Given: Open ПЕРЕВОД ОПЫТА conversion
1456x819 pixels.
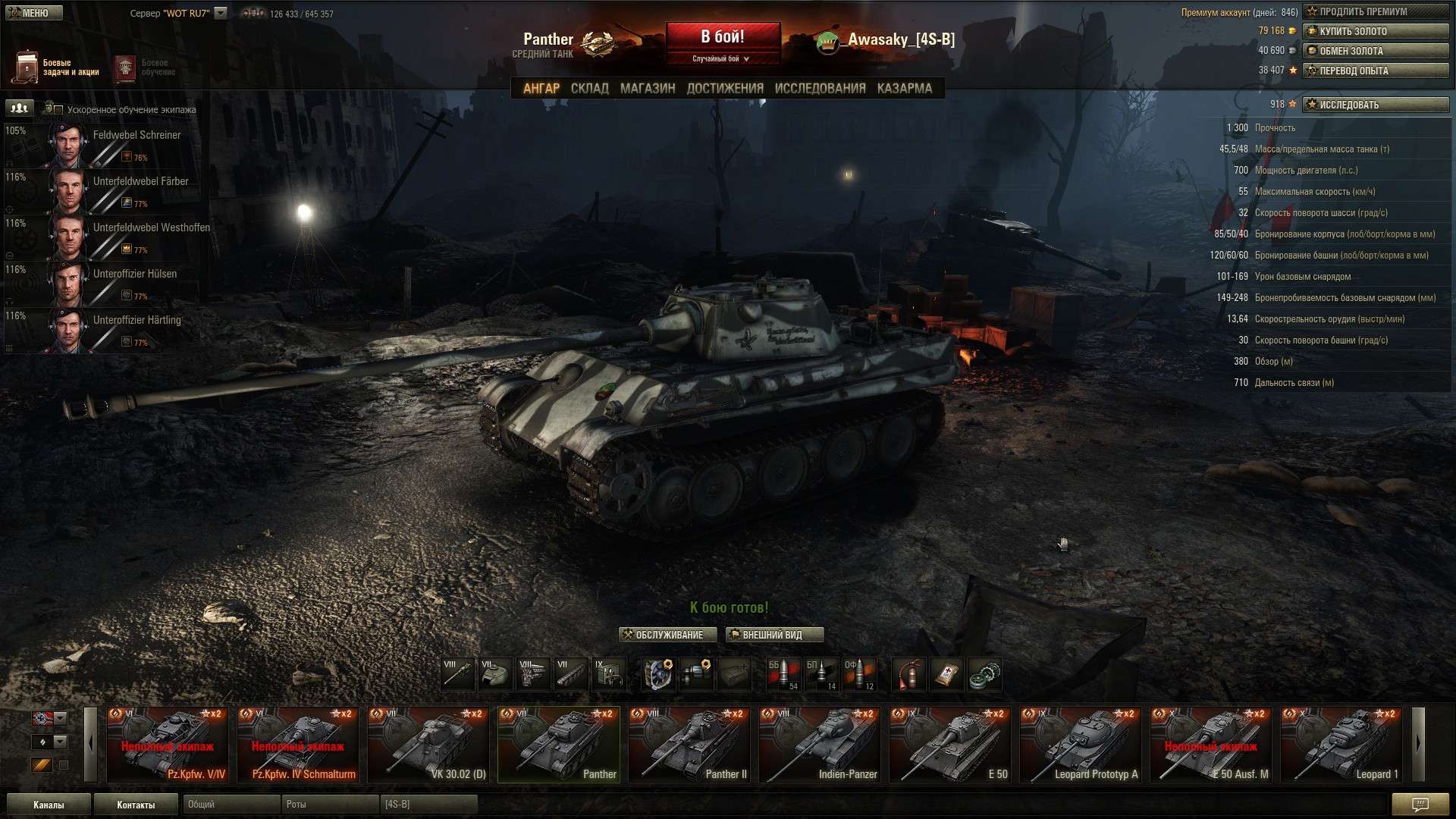Looking at the screenshot, I should (1376, 71).
